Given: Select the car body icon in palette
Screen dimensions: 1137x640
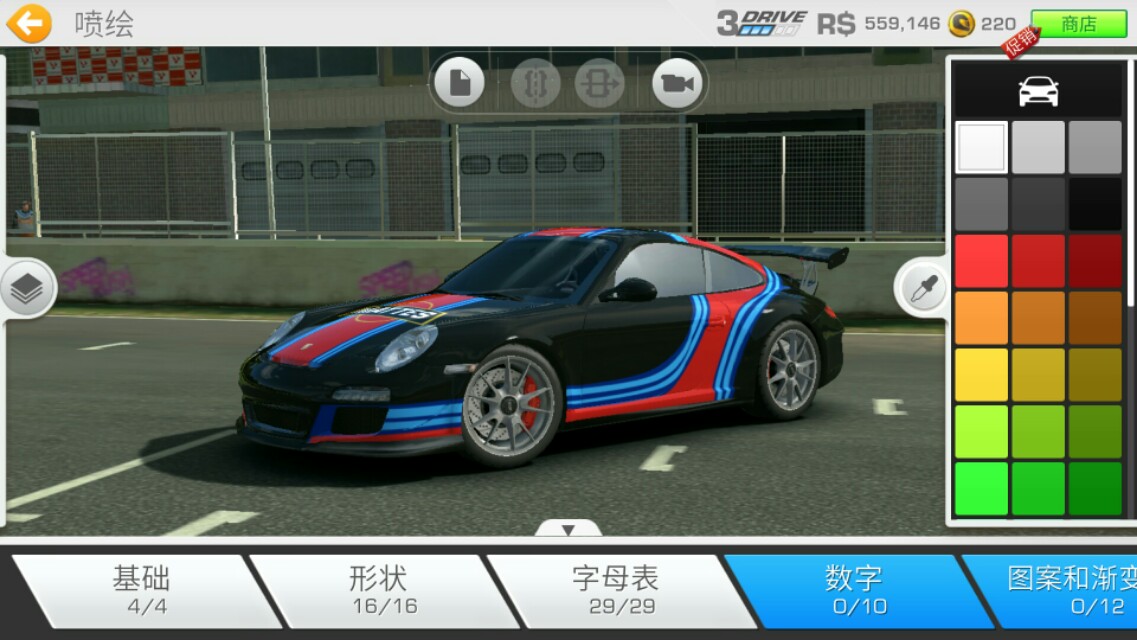Looking at the screenshot, I should [x=1038, y=91].
